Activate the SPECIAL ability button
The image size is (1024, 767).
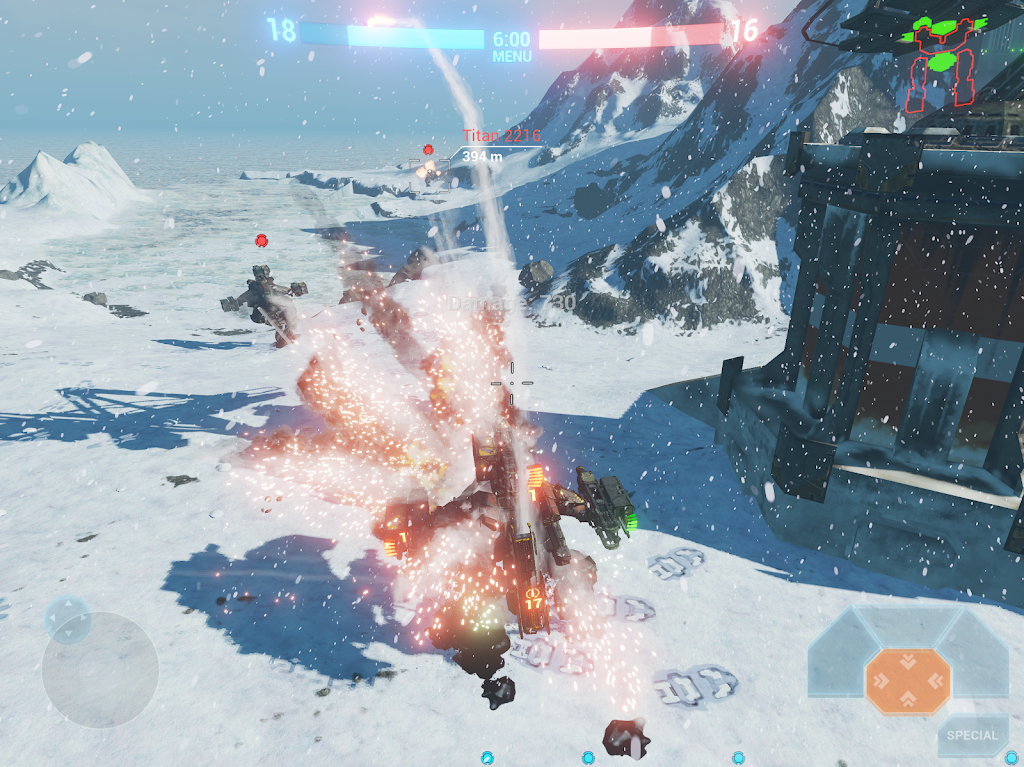pos(972,735)
